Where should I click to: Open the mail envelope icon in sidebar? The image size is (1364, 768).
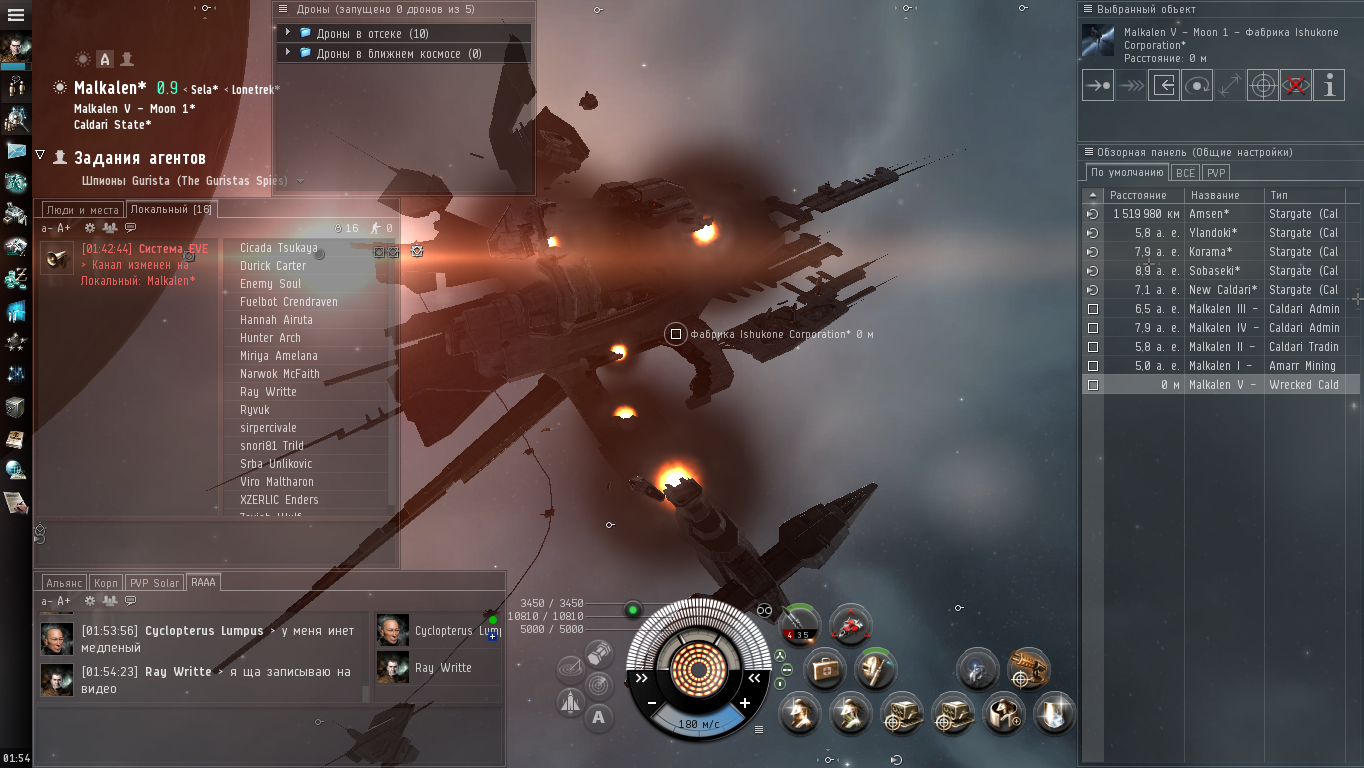(16, 150)
